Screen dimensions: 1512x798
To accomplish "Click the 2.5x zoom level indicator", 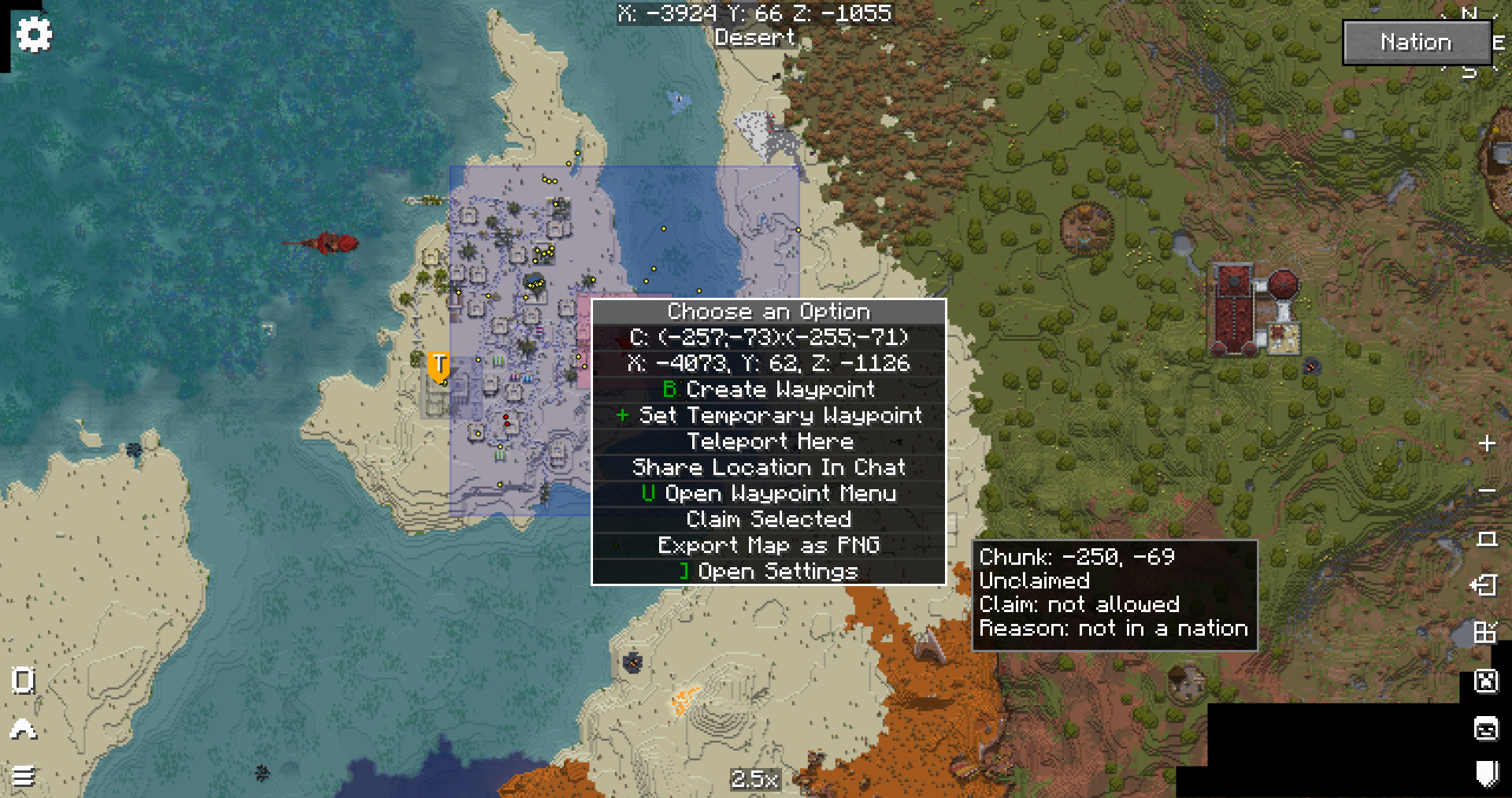I will click(x=754, y=781).
